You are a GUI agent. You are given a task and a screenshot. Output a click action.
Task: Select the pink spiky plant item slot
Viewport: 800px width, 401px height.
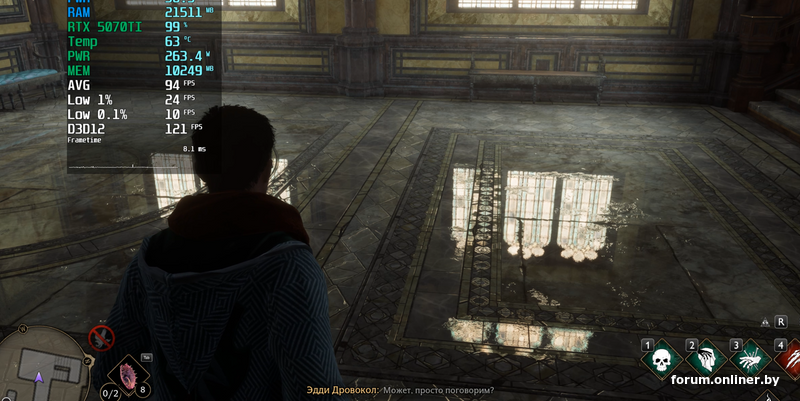pyautogui.click(x=127, y=374)
